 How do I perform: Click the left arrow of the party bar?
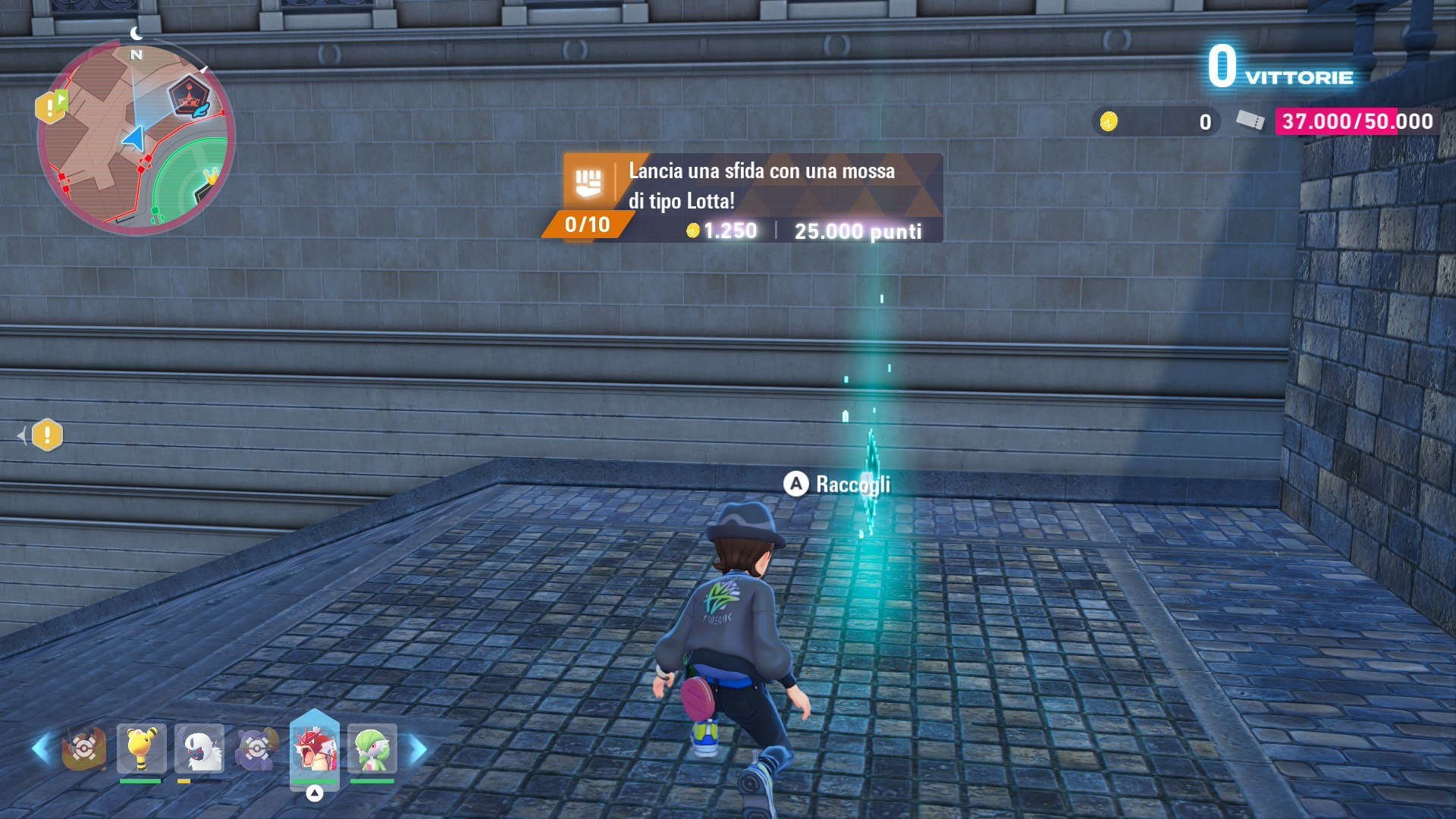pyautogui.click(x=41, y=749)
